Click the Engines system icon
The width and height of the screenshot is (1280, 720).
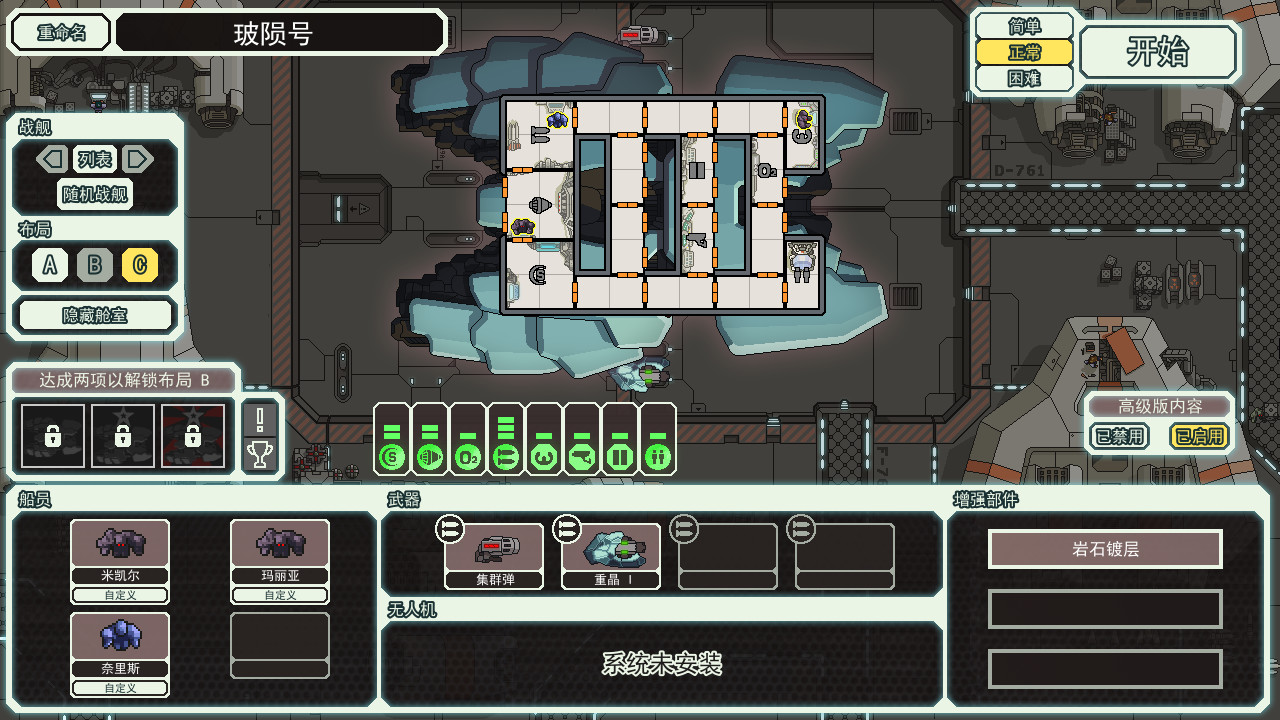tap(431, 457)
